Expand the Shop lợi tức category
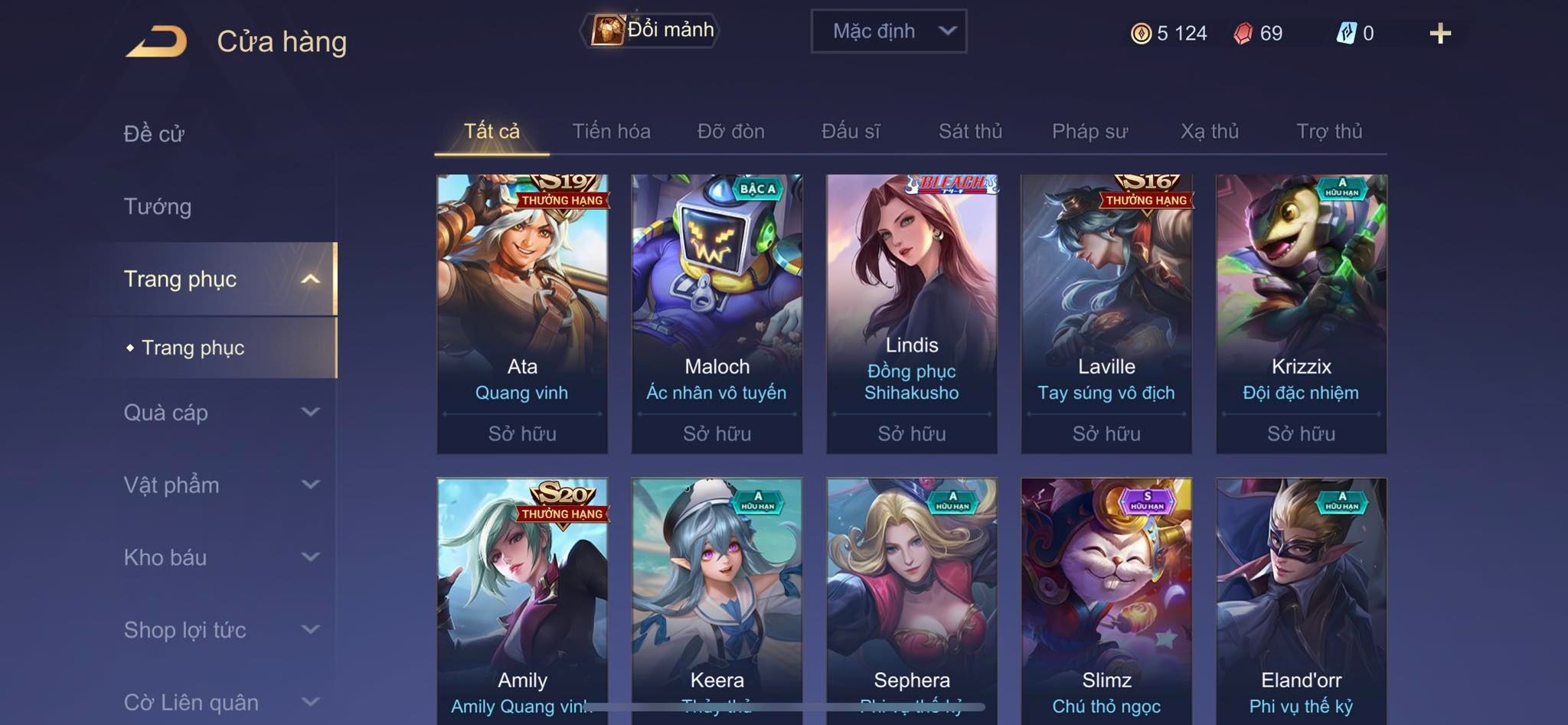1568x725 pixels. (220, 630)
